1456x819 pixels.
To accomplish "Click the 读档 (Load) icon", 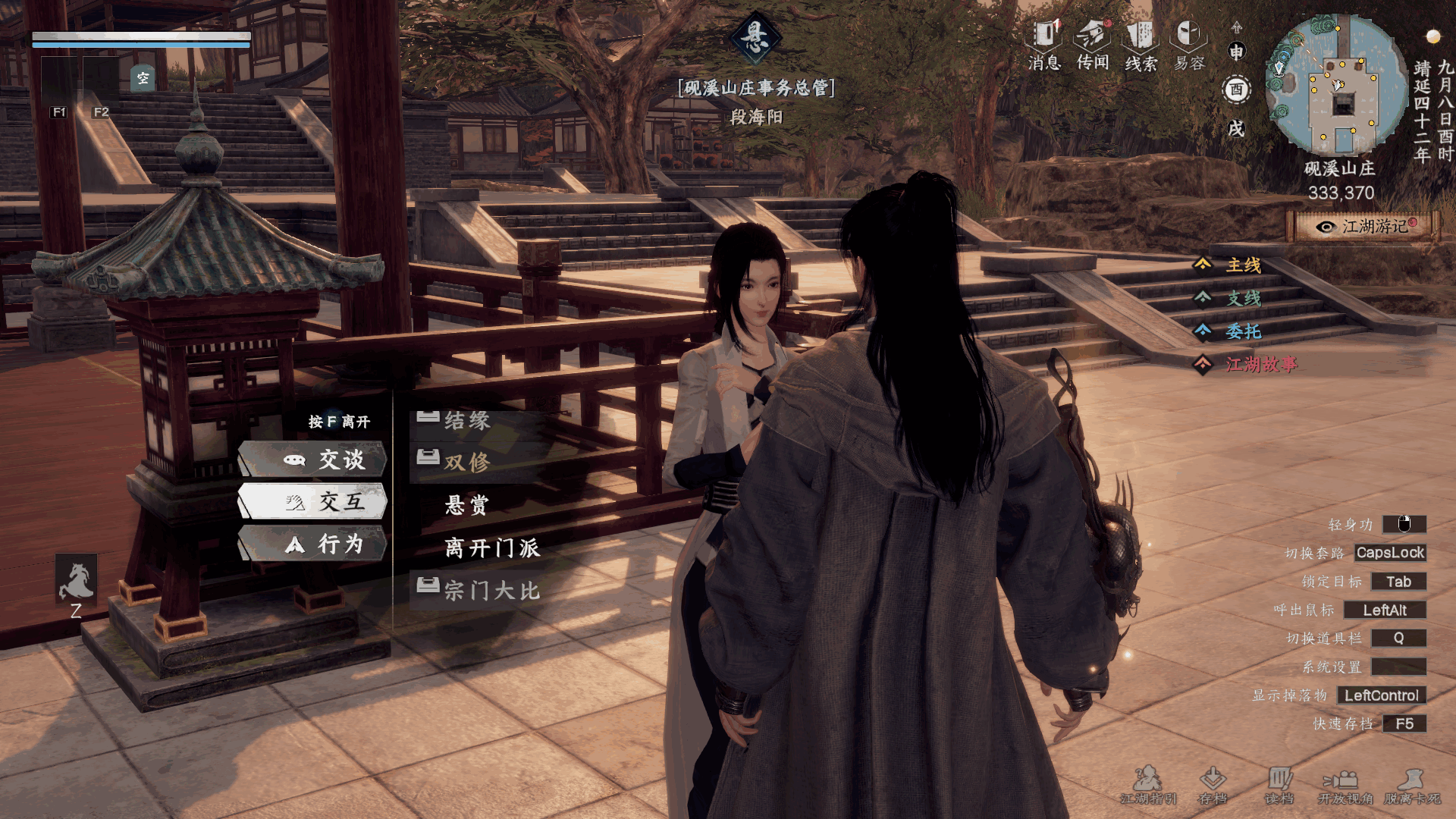I will 1279,785.
